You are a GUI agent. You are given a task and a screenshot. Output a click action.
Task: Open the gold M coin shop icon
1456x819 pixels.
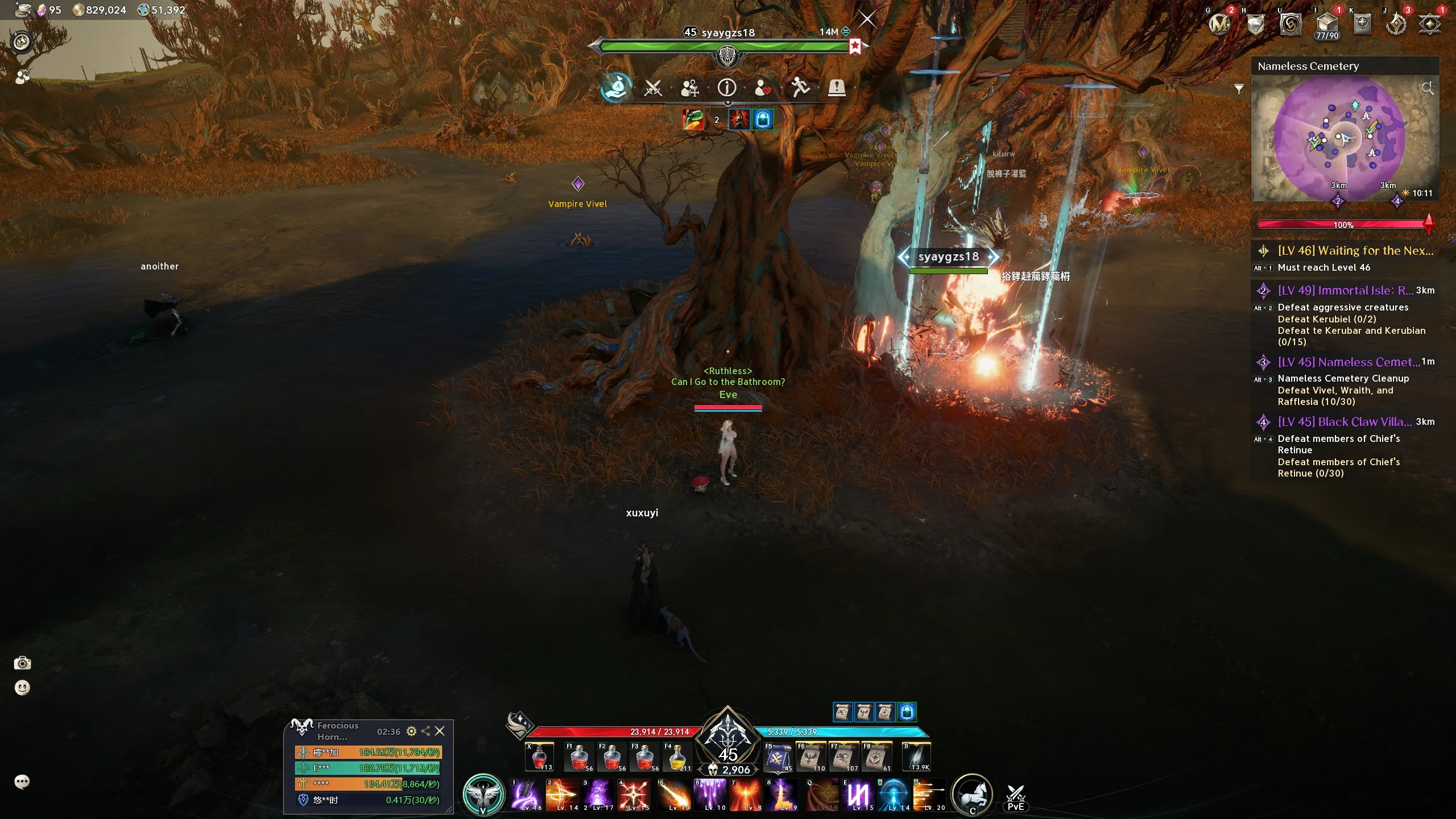pos(1219,24)
